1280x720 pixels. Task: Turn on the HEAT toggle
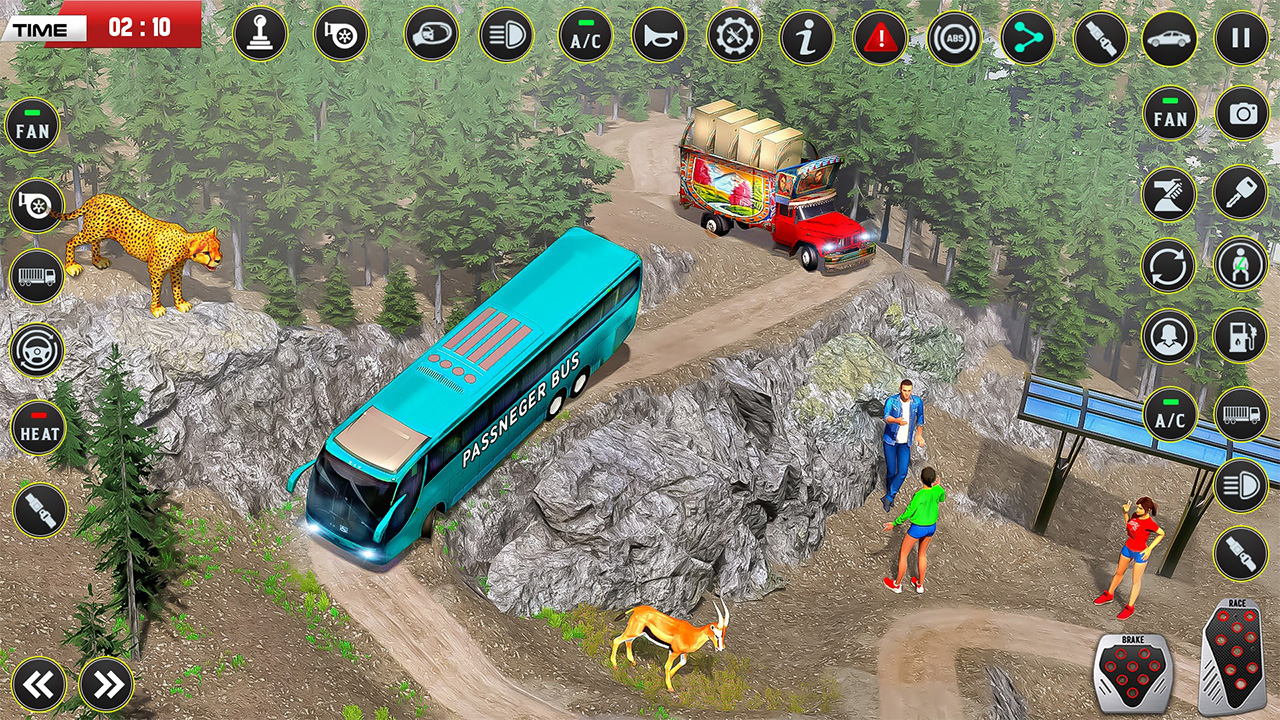[37, 428]
